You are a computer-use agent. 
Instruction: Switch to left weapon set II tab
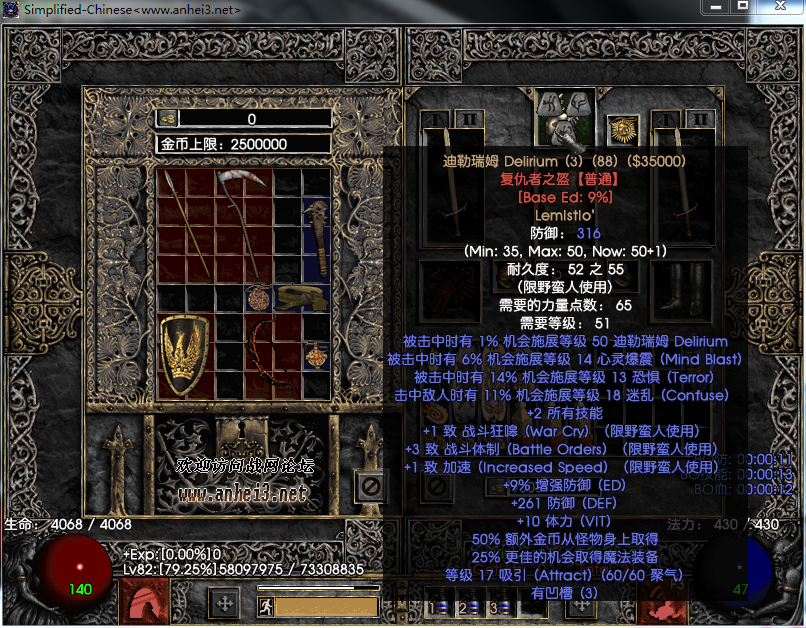coord(470,119)
